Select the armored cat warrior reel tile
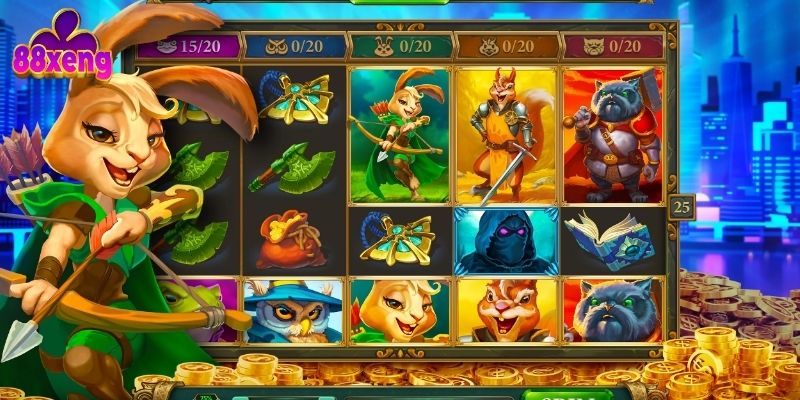Screen dimensions: 800x400 click(612, 135)
